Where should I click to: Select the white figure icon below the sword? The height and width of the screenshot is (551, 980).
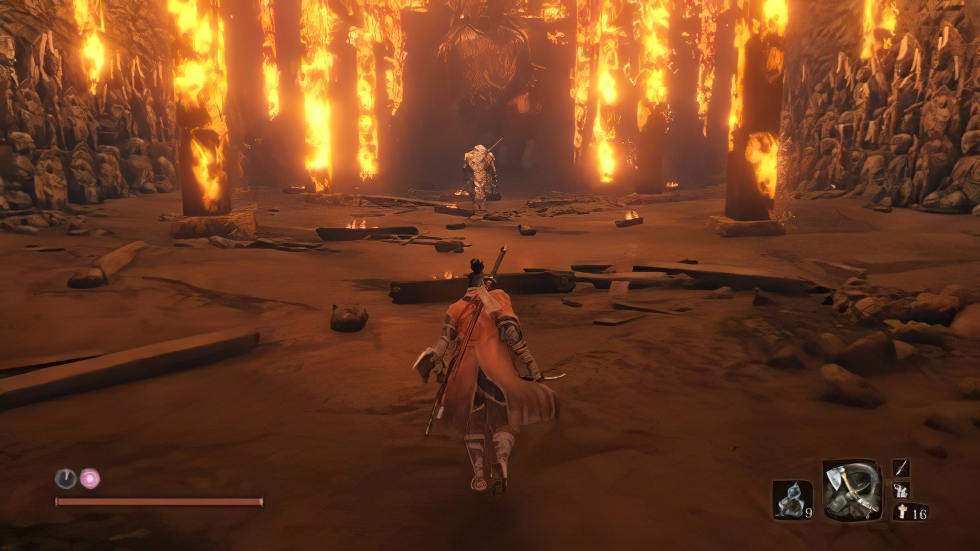901,490
